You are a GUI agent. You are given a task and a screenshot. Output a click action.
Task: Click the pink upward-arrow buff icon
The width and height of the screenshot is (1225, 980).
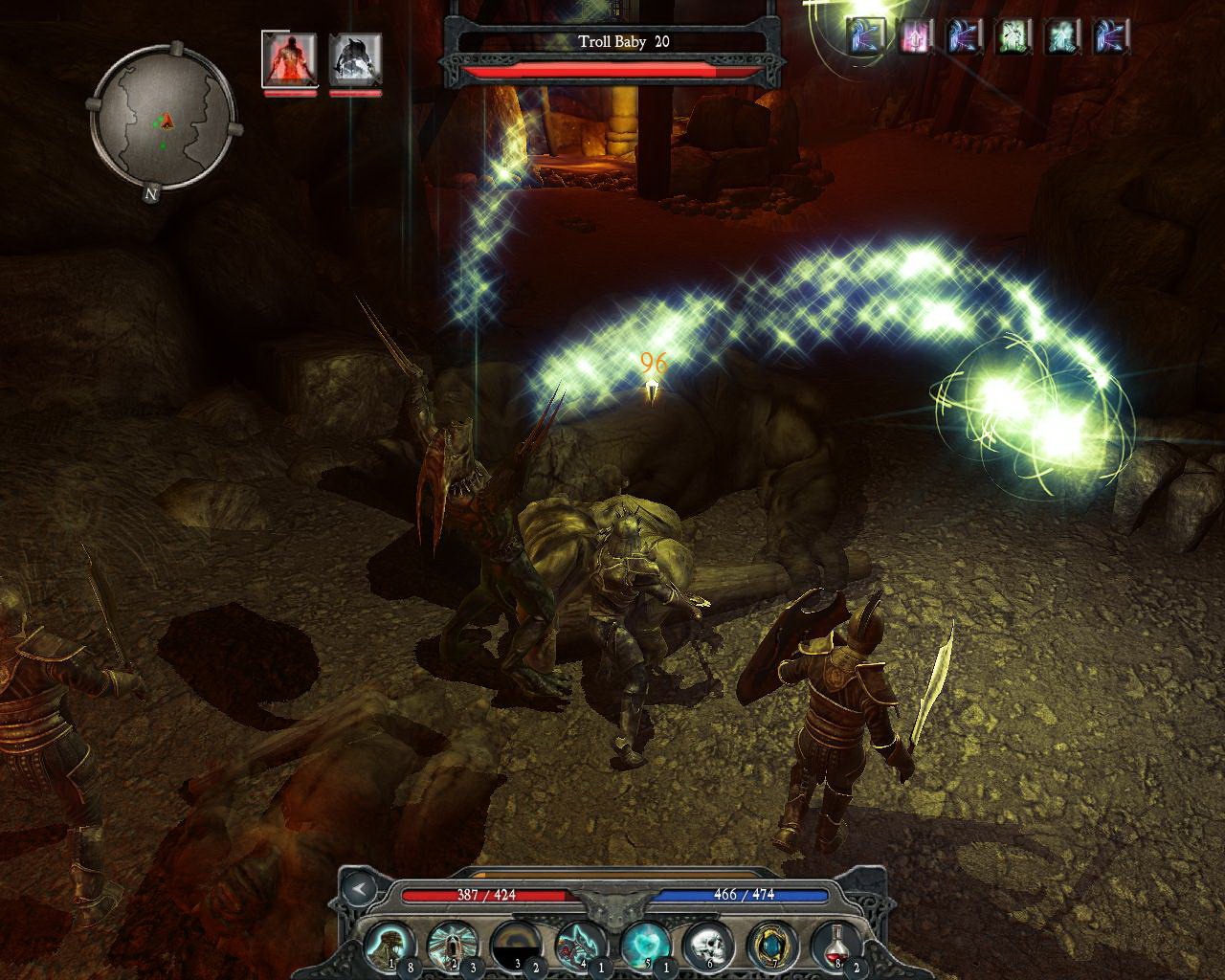914,36
